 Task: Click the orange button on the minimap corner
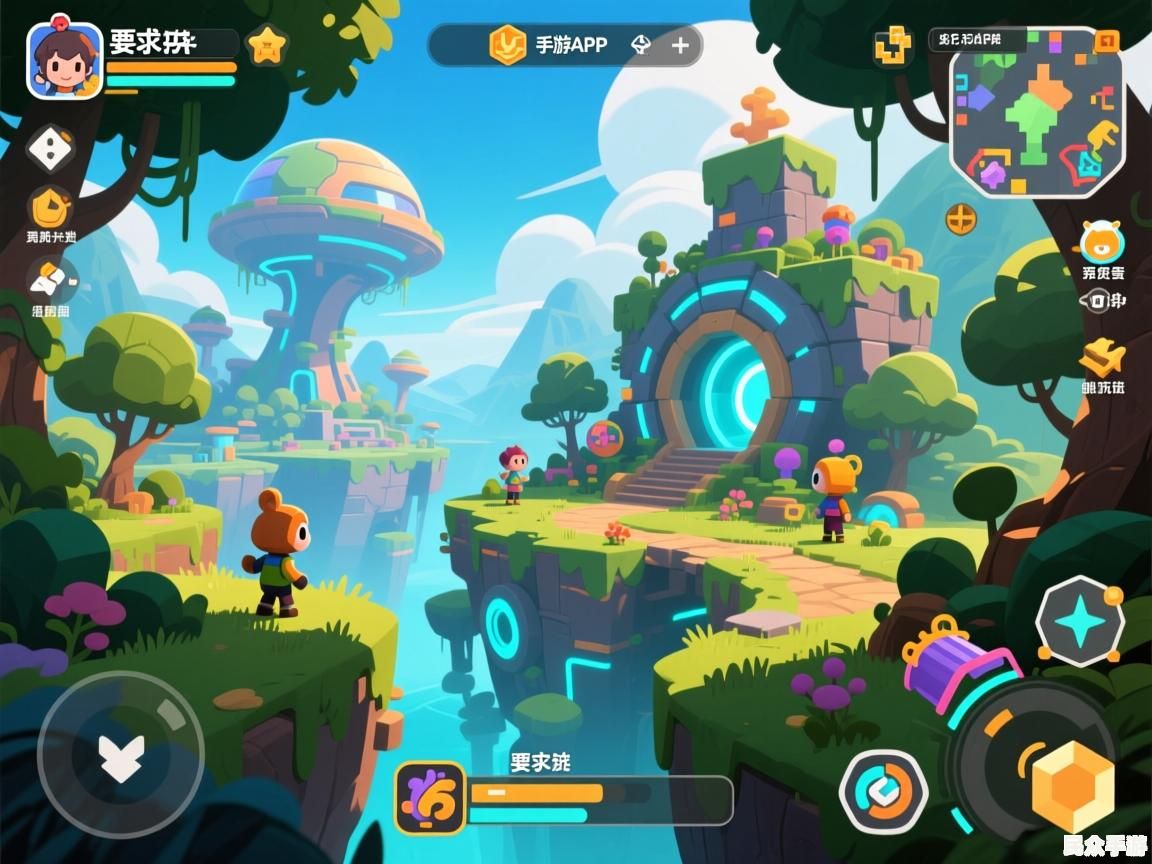tap(1106, 41)
